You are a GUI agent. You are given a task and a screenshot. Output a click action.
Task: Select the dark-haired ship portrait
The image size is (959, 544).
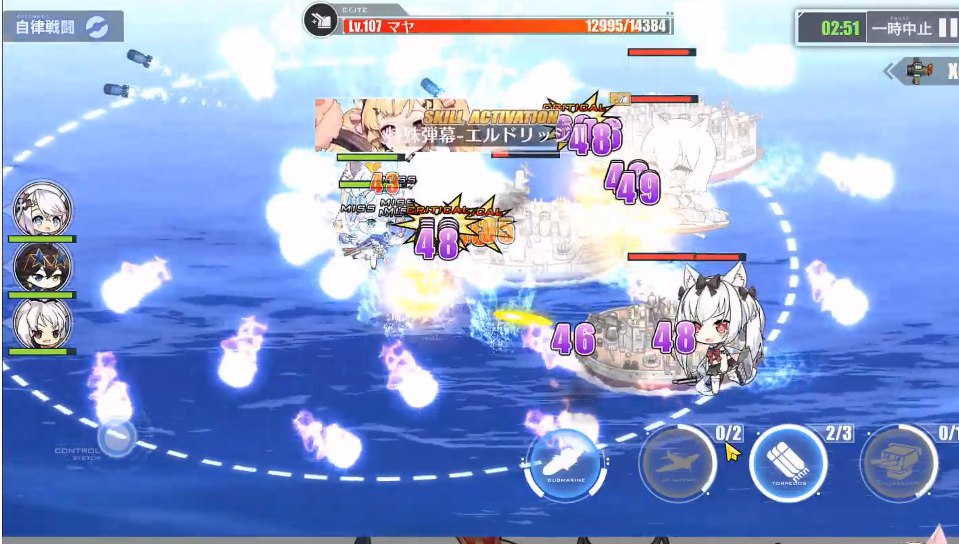click(42, 265)
